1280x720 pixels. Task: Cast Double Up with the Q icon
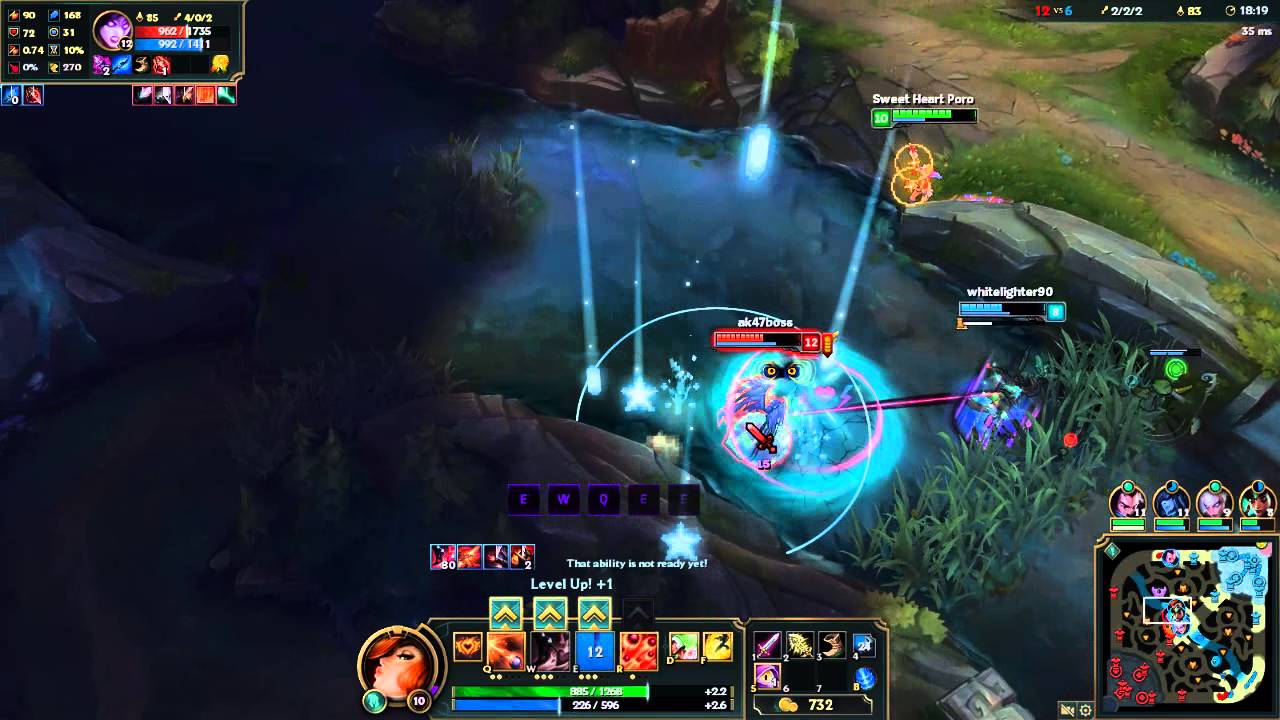tap(506, 651)
